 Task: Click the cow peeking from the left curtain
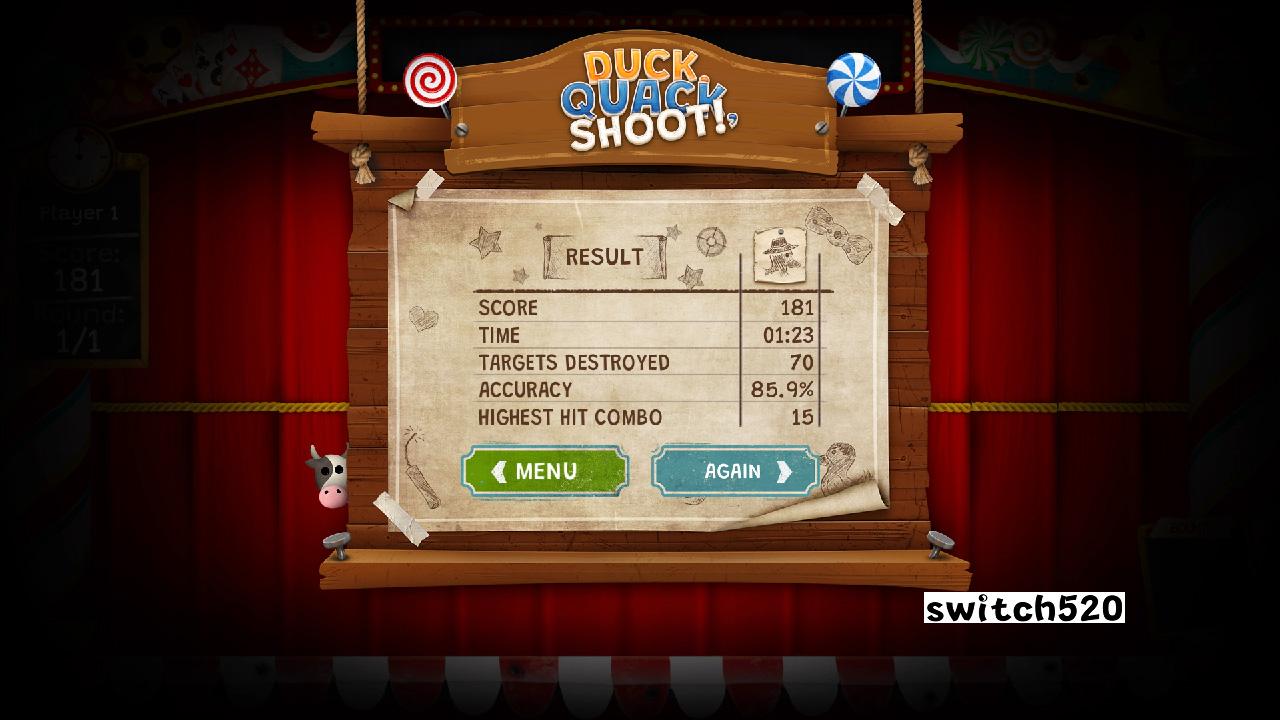pos(330,479)
